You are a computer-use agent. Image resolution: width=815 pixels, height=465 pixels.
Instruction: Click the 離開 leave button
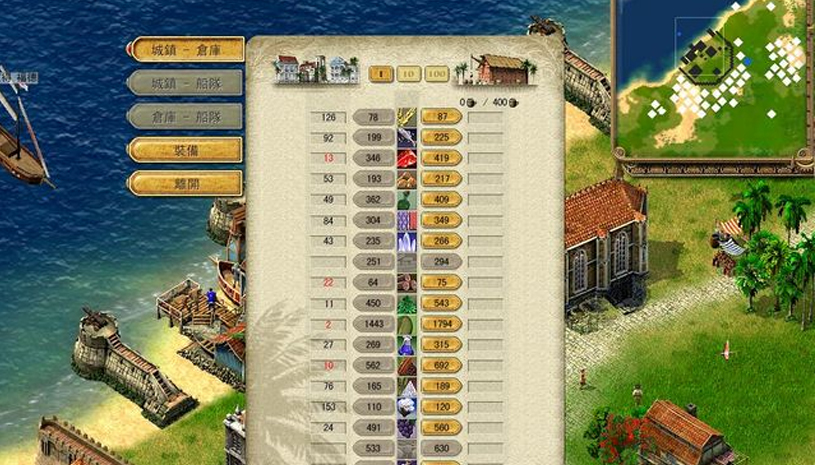(x=186, y=184)
